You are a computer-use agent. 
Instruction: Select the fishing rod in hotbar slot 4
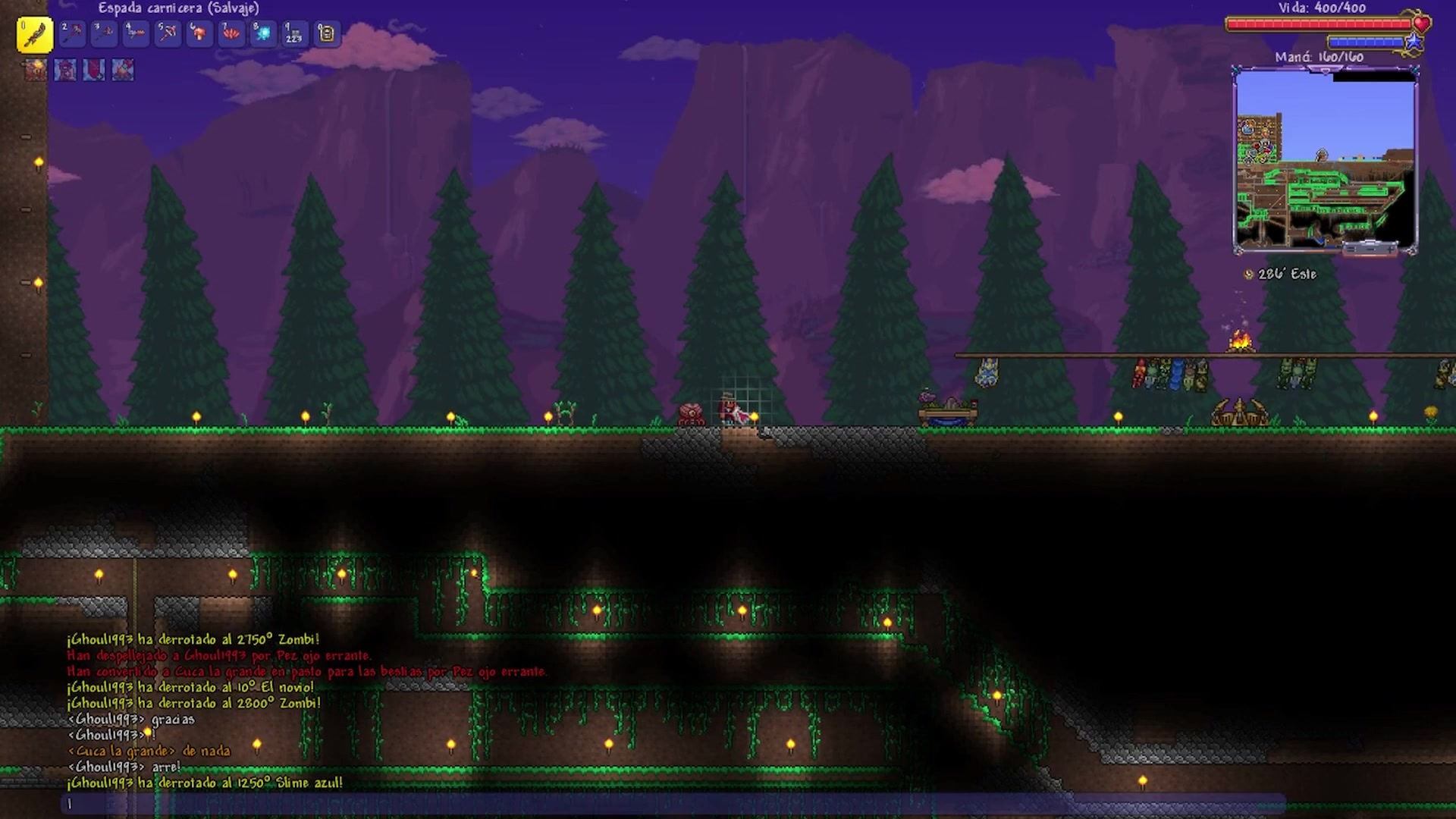point(136,33)
